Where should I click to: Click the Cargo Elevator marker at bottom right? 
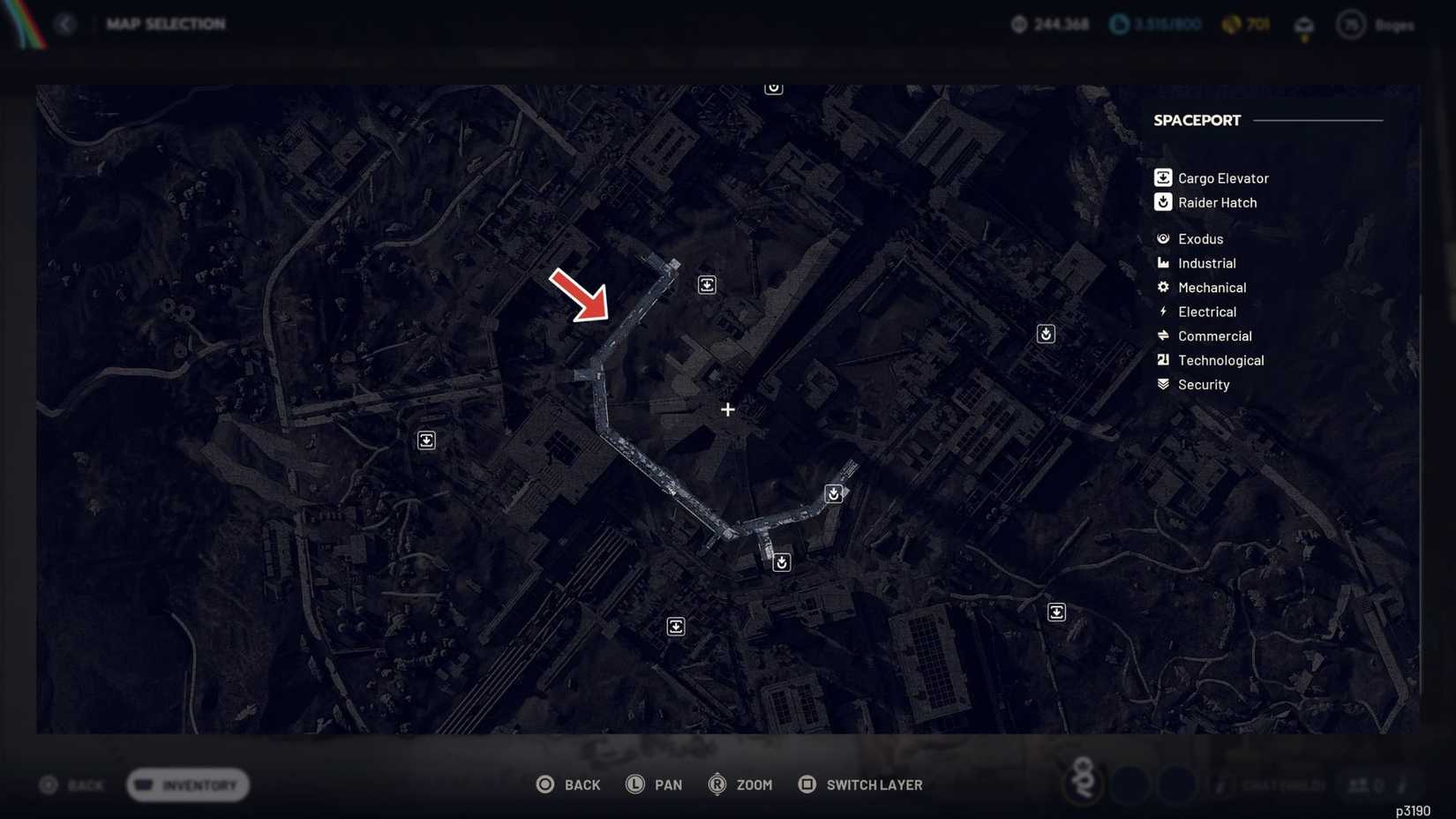click(1057, 612)
